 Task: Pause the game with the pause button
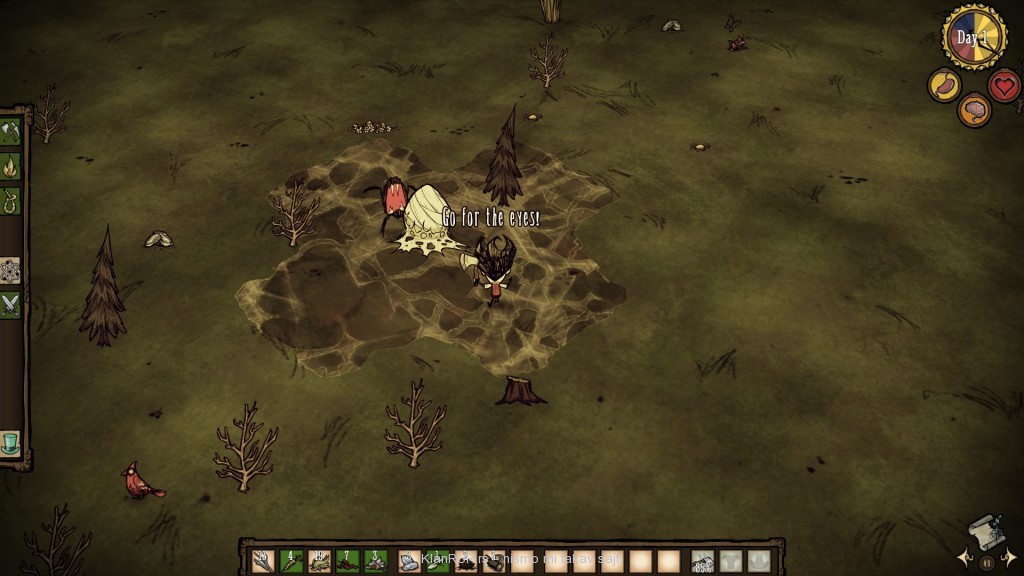[987, 562]
